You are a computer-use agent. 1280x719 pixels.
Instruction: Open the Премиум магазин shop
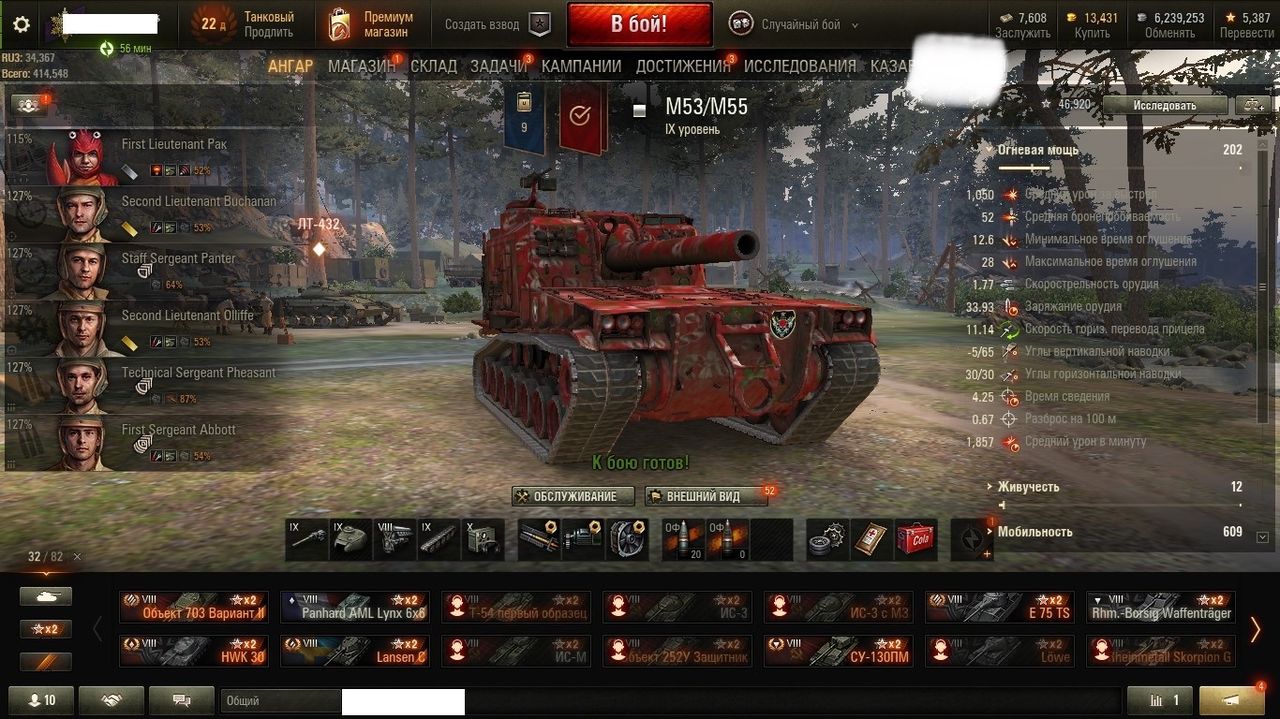coord(372,24)
